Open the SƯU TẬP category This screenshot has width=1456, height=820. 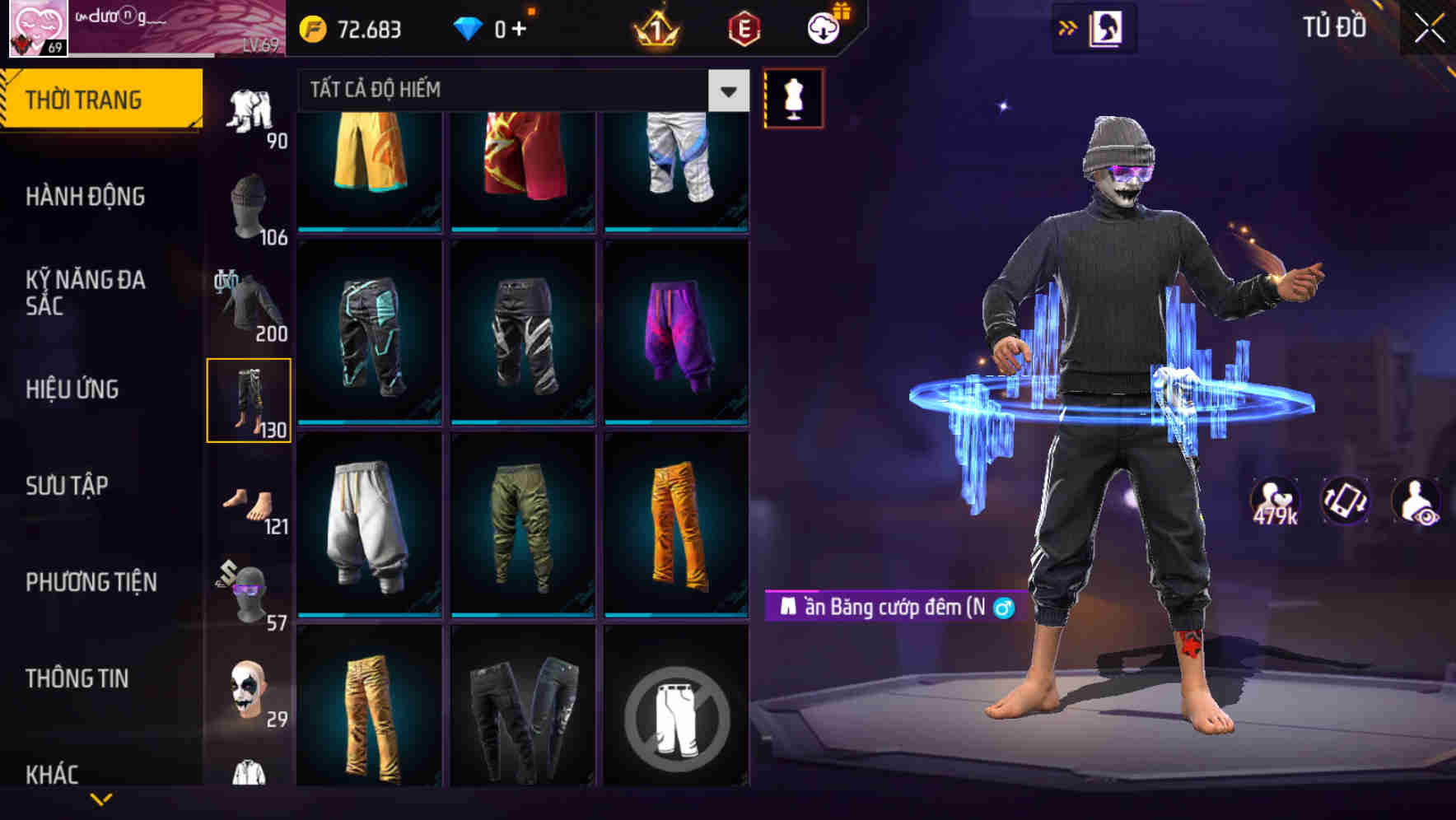point(66,486)
